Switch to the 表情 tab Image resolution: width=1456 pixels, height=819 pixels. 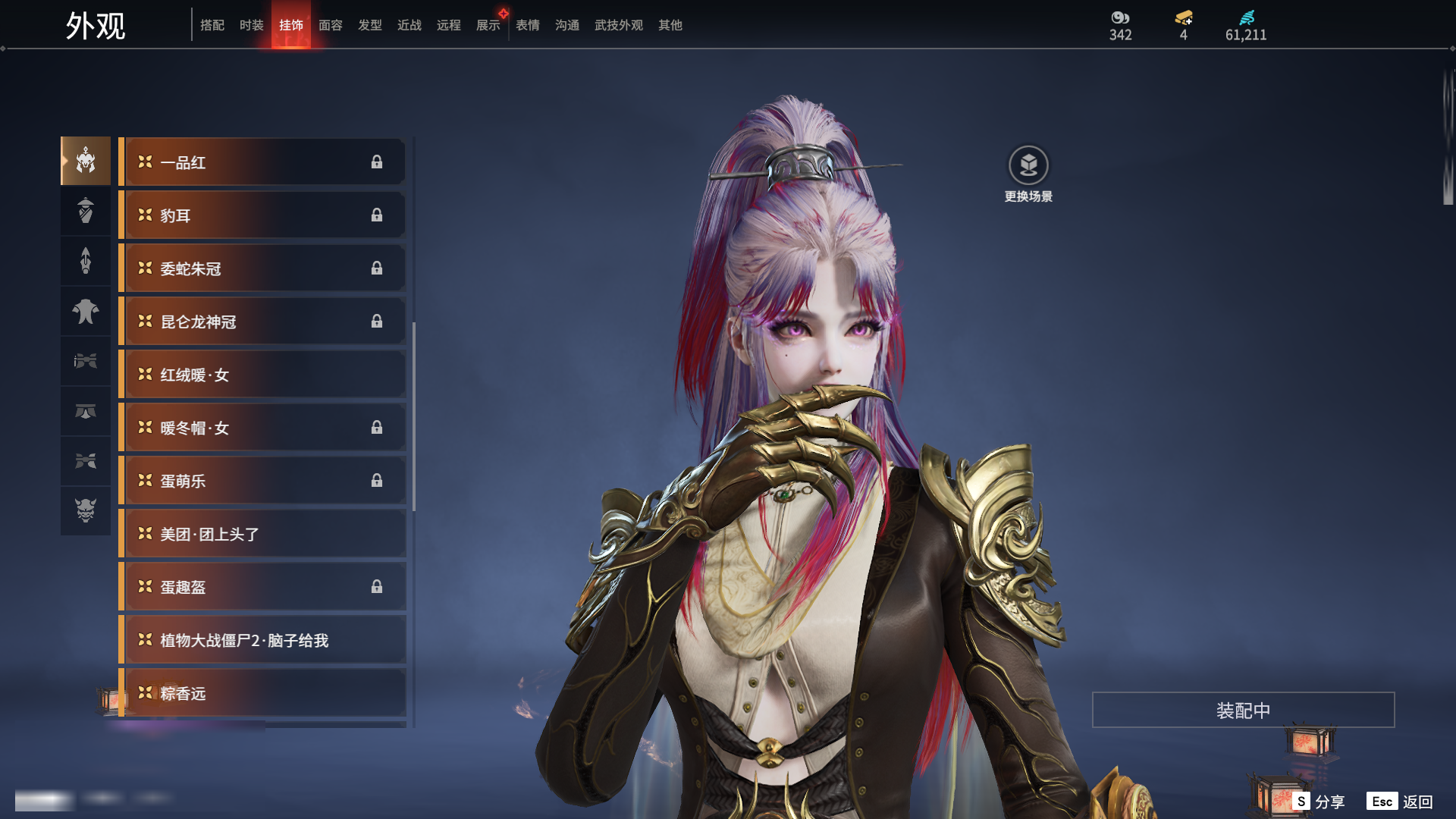click(527, 25)
